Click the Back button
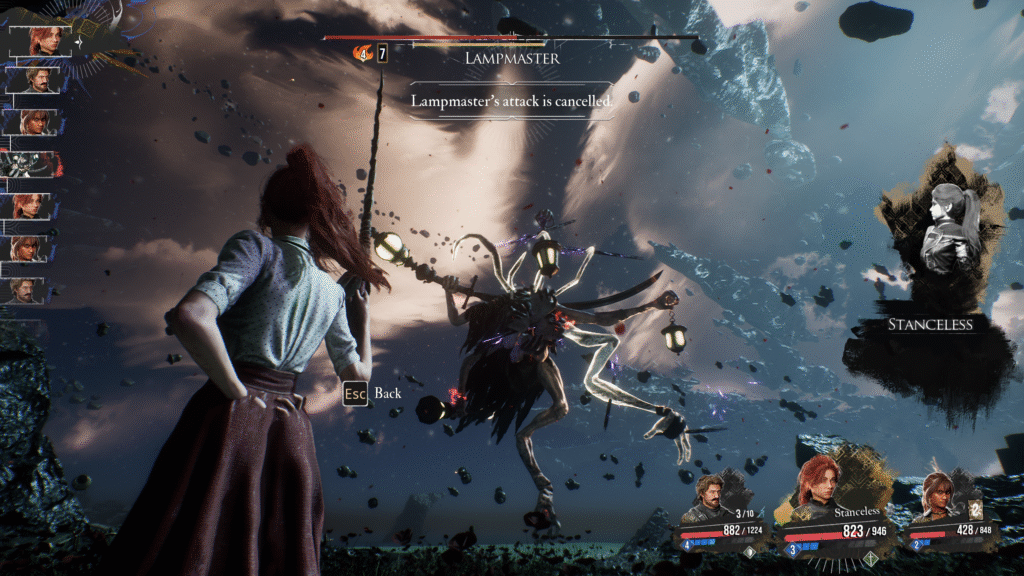Viewport: 1024px width, 576px height. pyautogui.click(x=373, y=393)
